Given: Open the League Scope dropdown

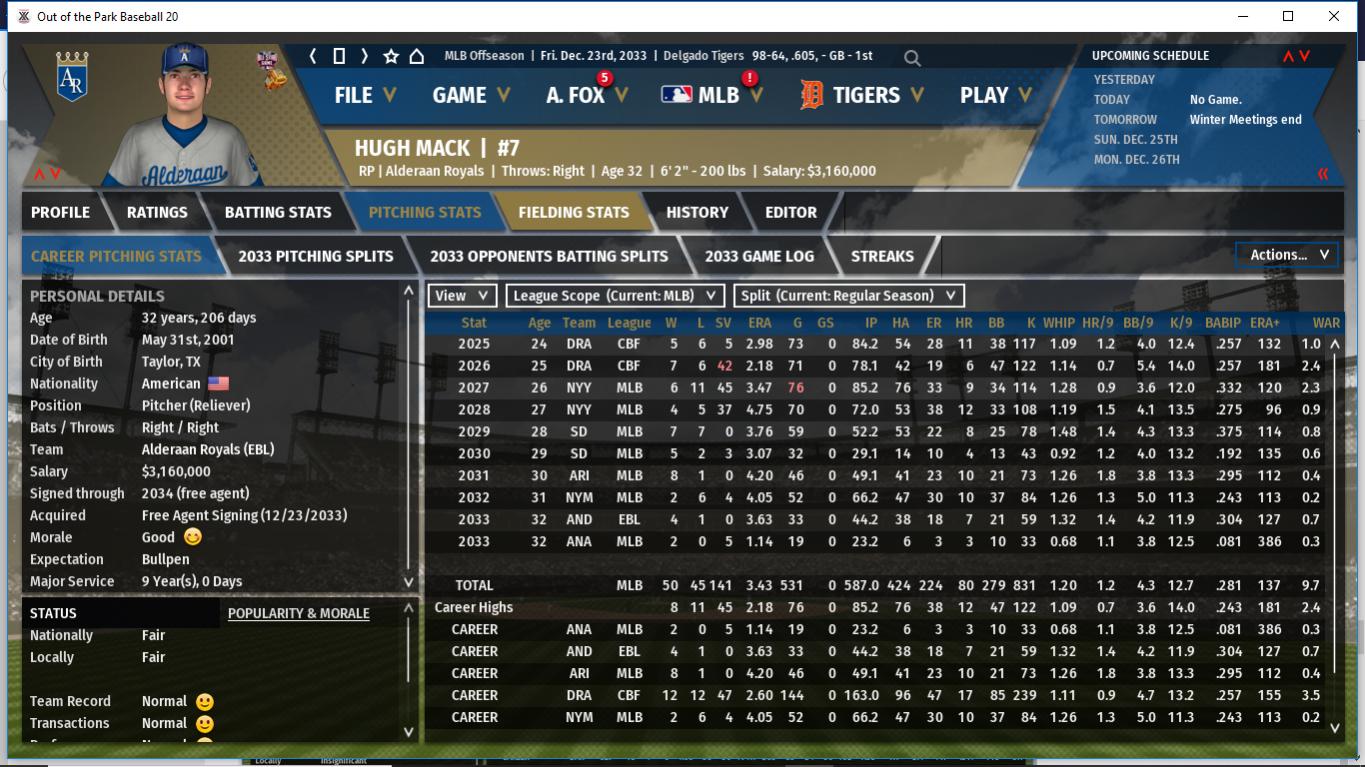Looking at the screenshot, I should pyautogui.click(x=614, y=295).
